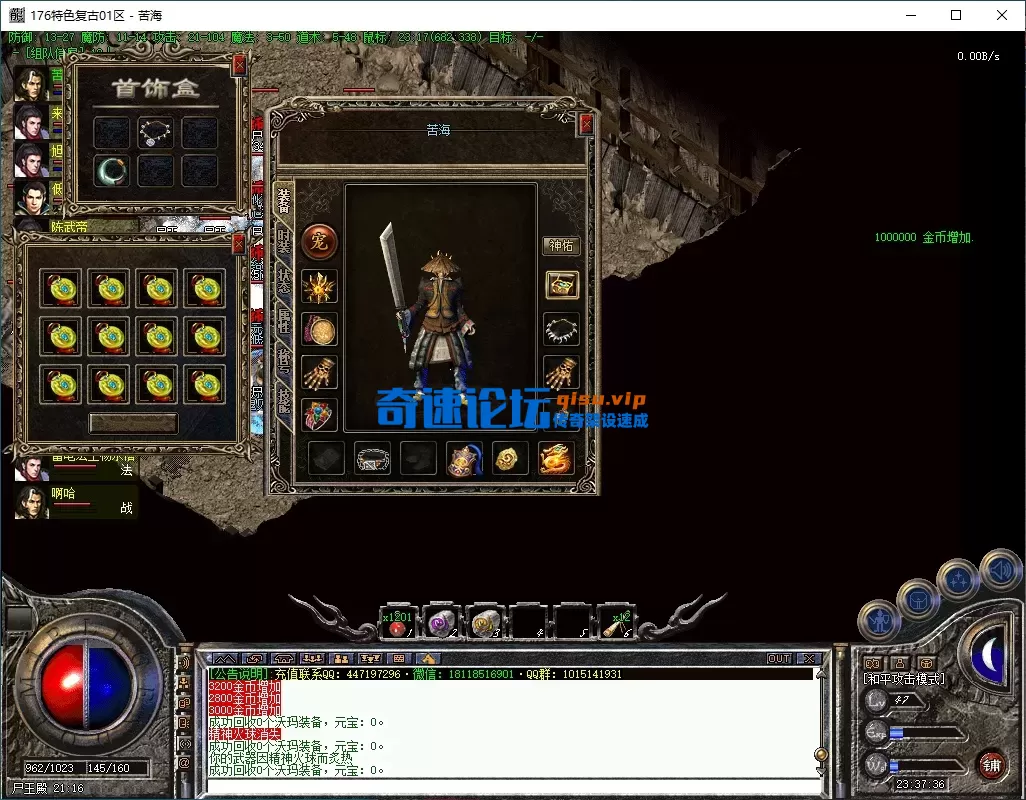
Task: Select the equipped belt slot
Action: 373,458
